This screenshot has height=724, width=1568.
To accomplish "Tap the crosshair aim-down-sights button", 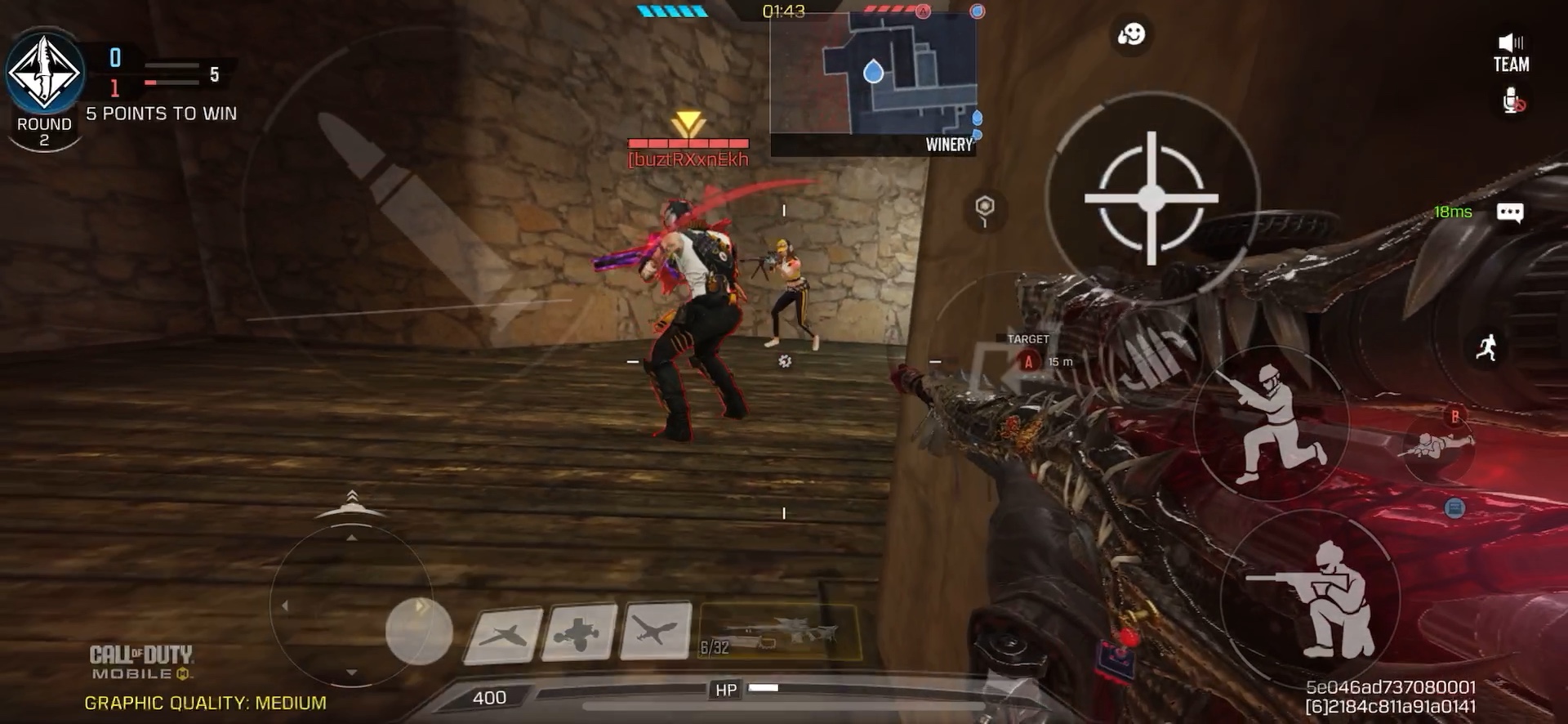I will coord(1151,198).
